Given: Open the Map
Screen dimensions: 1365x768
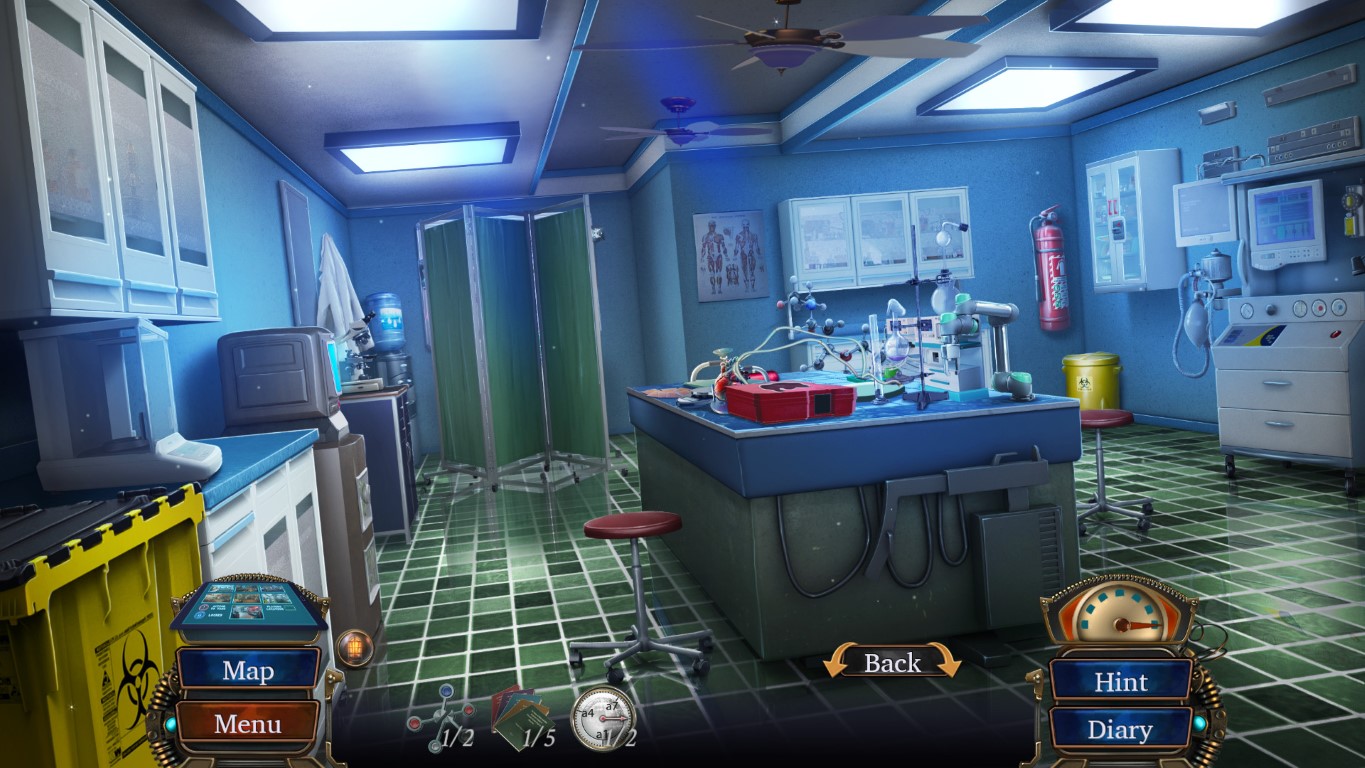Looking at the screenshot, I should coord(246,671).
